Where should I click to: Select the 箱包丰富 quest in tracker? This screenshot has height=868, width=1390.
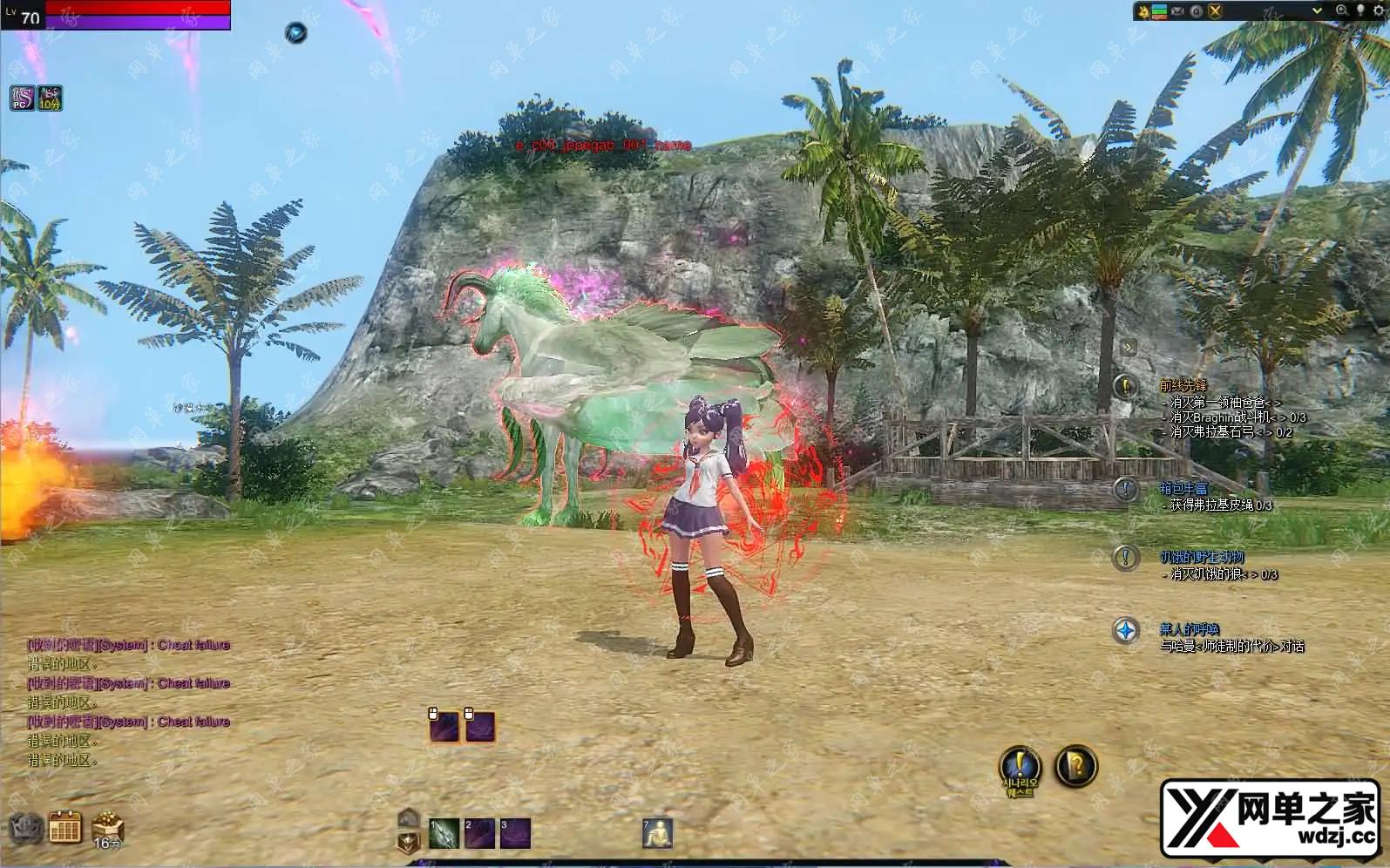1183,488
